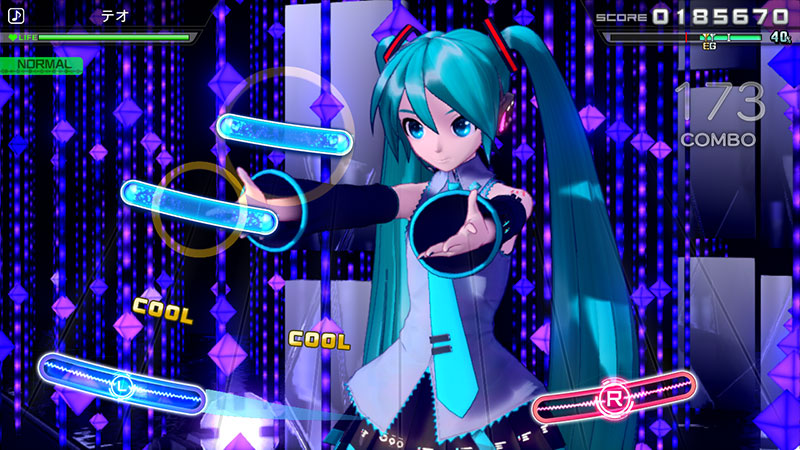The height and width of the screenshot is (450, 800).
Task: Tap the pink R slide bar
Action: tap(614, 399)
